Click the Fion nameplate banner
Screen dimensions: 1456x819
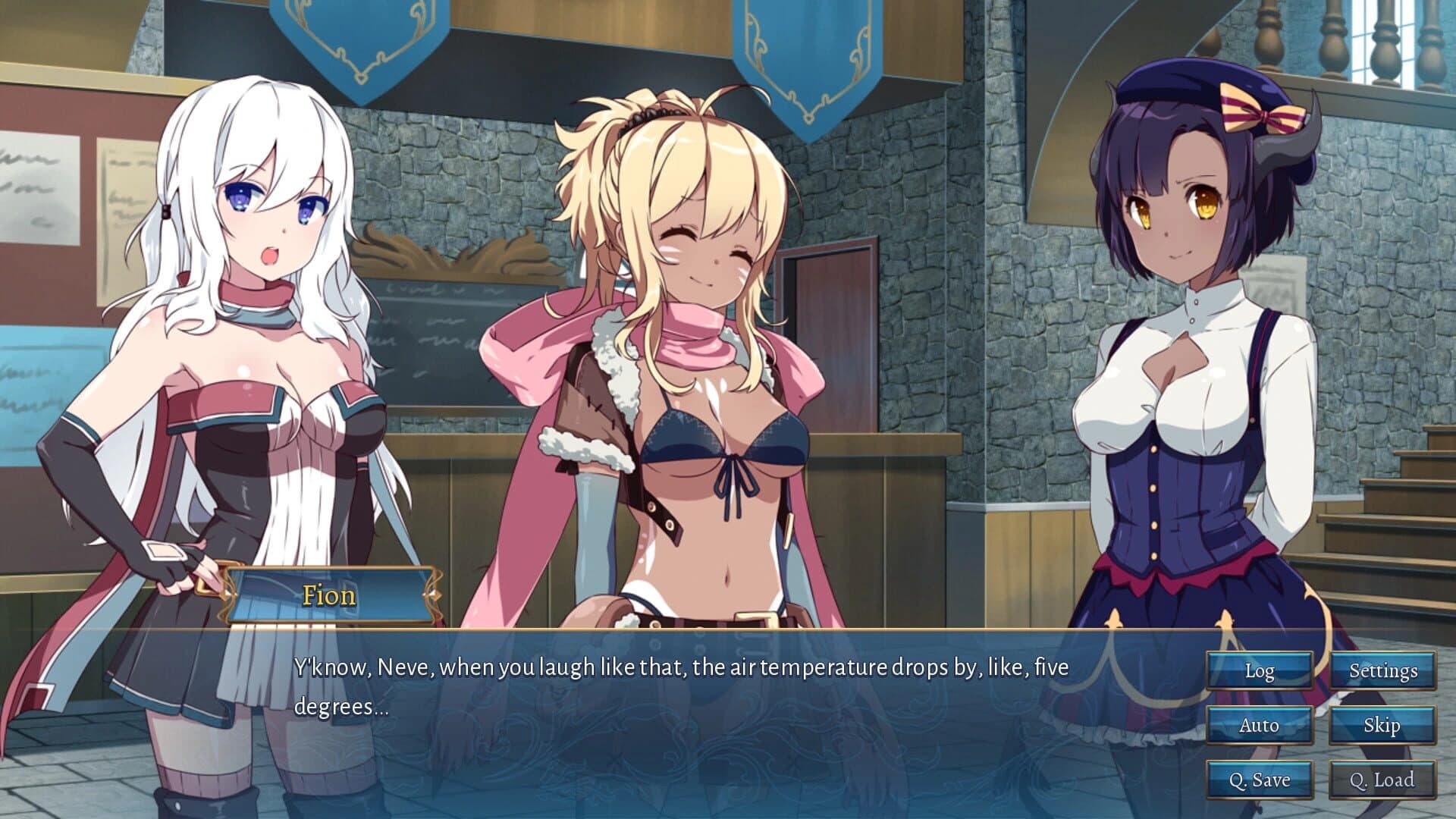[331, 595]
